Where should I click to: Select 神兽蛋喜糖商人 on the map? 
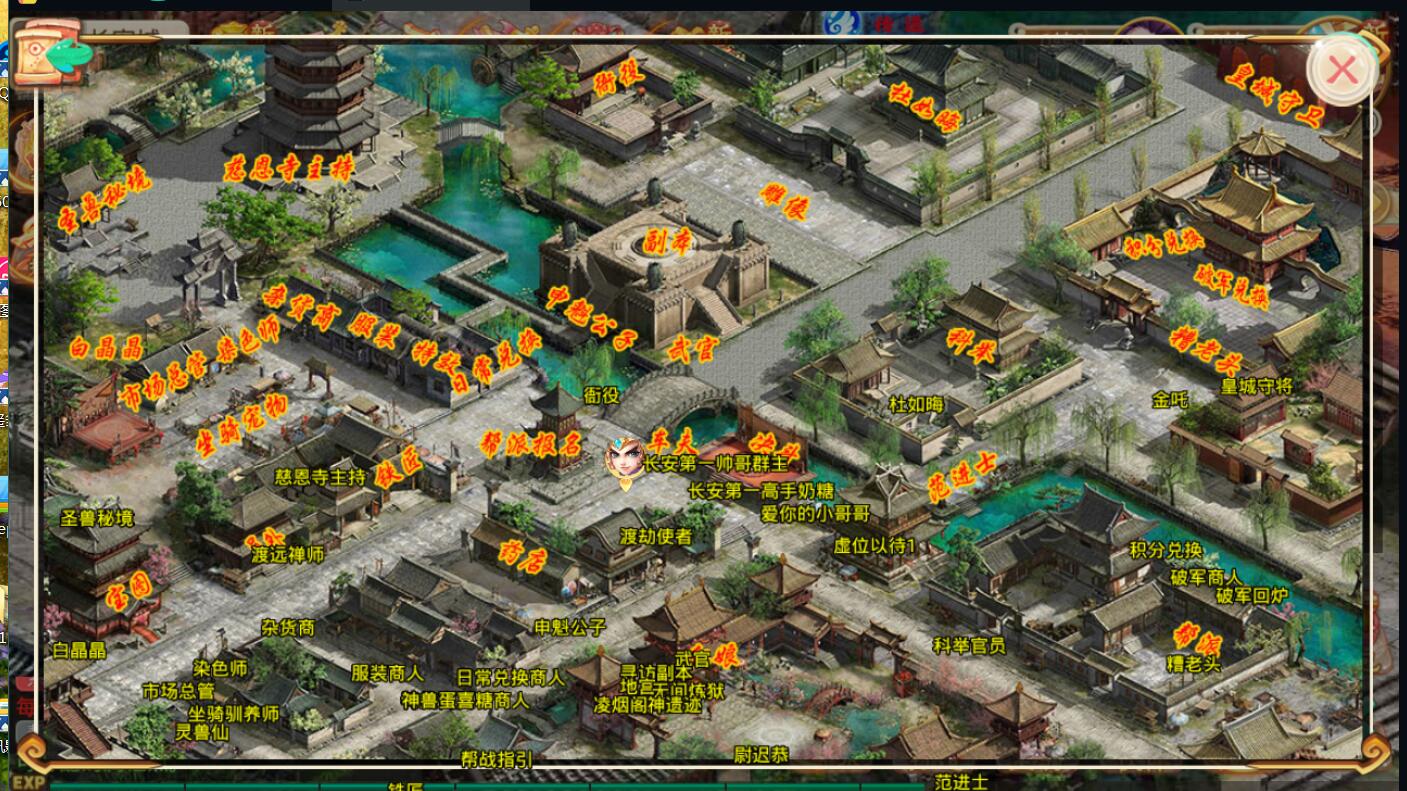[x=464, y=700]
